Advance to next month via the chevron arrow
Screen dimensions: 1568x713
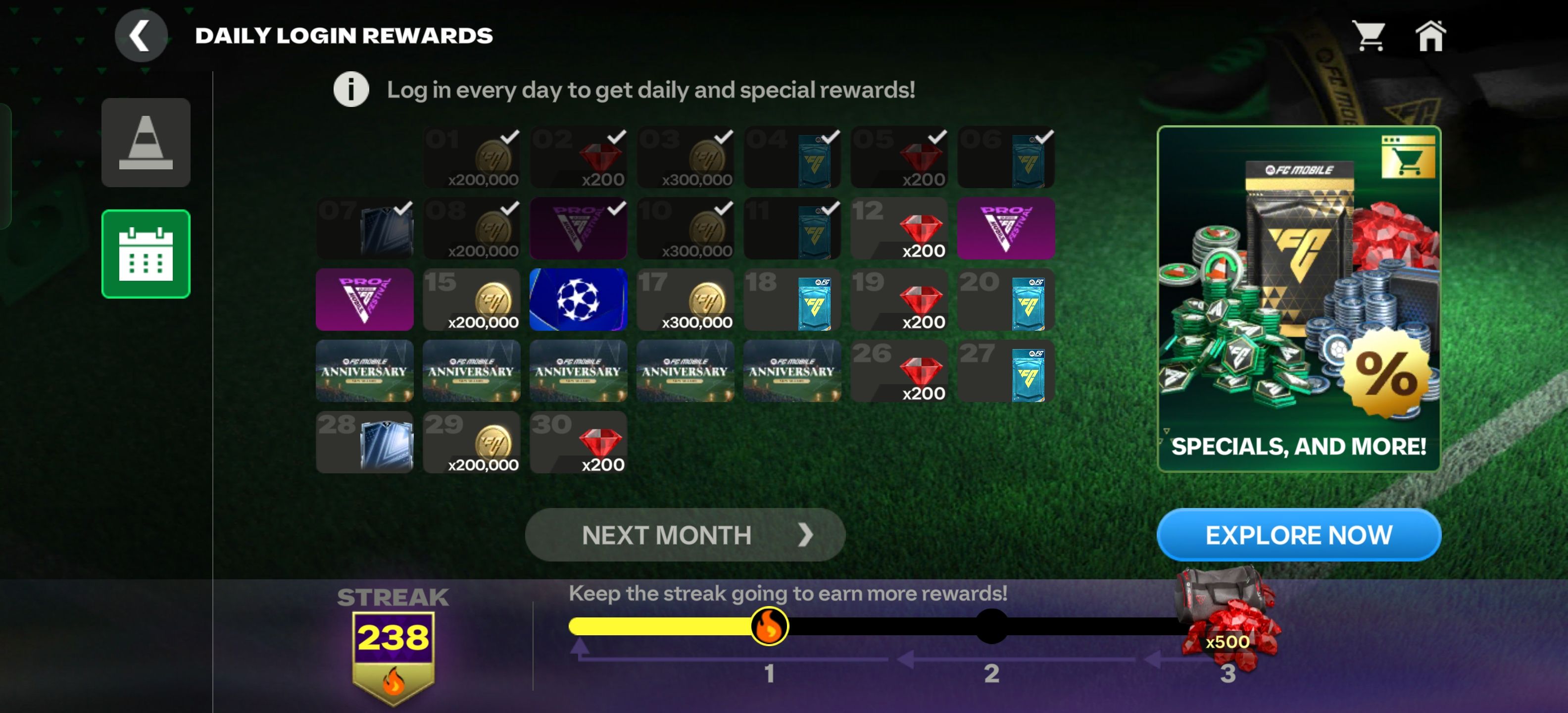[x=808, y=535]
